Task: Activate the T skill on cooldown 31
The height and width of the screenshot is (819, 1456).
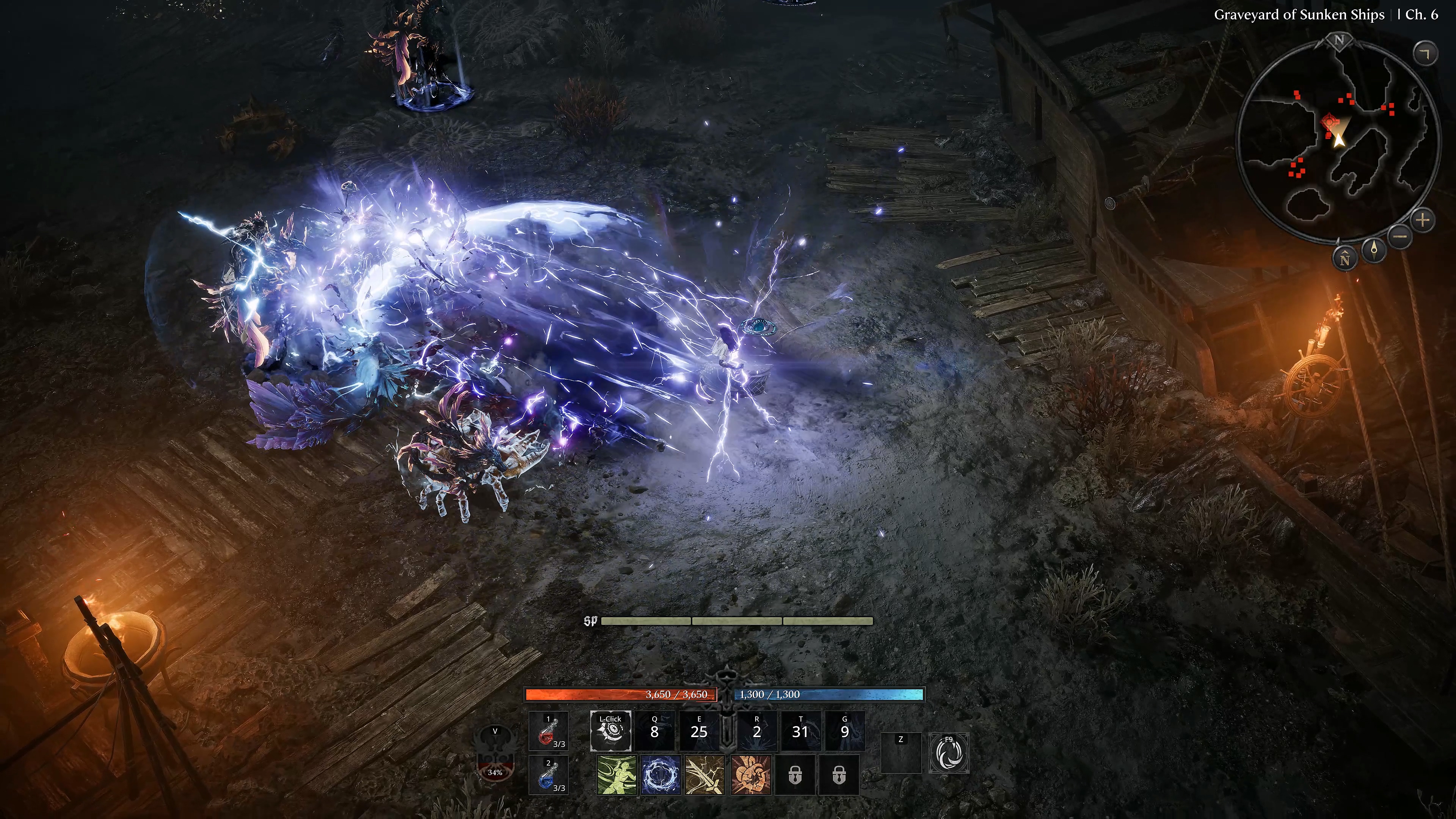Action: pos(800,731)
